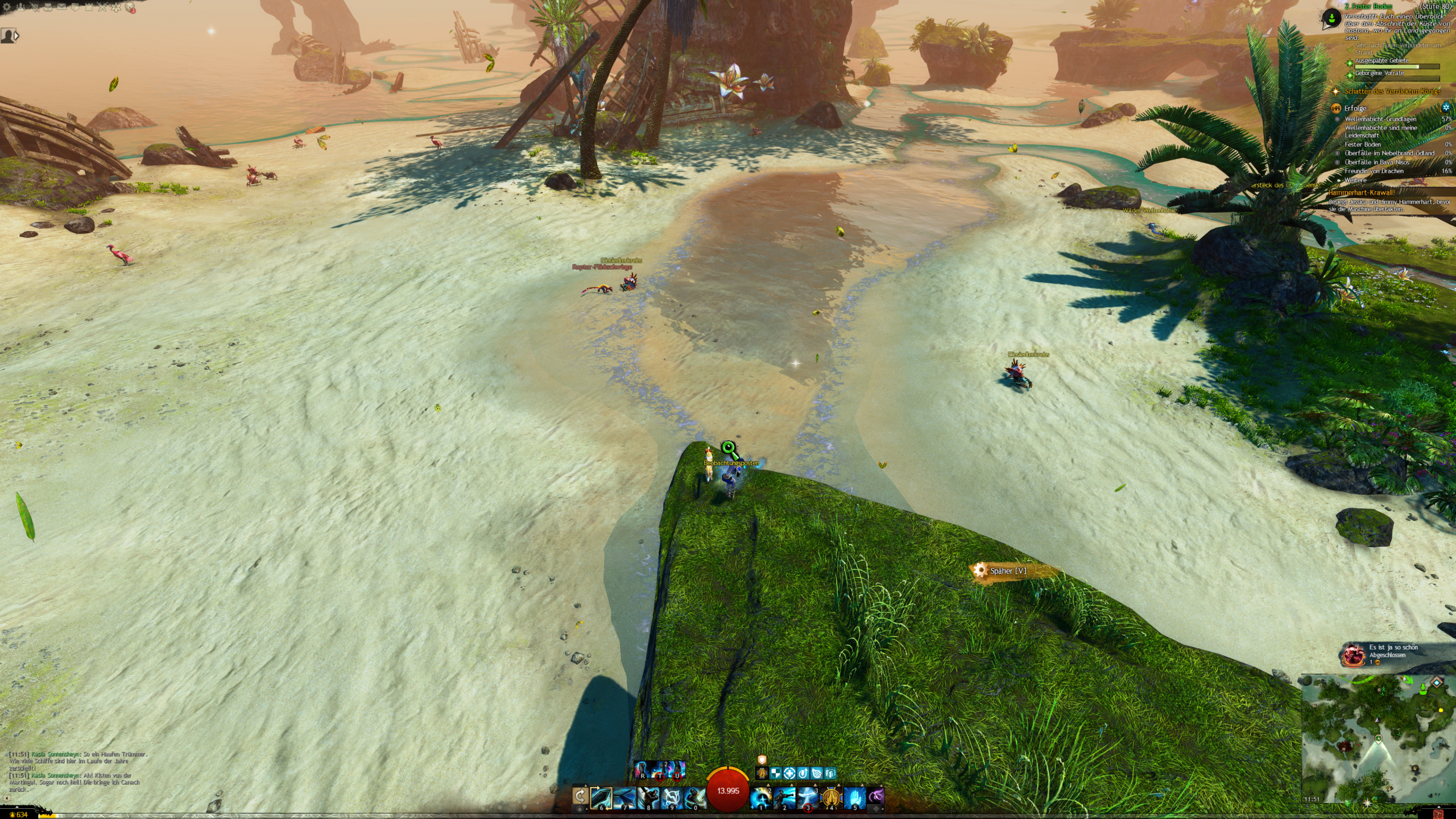Open the crossed swords PvP panel
This screenshot has height=819, width=1456.
click(101, 8)
